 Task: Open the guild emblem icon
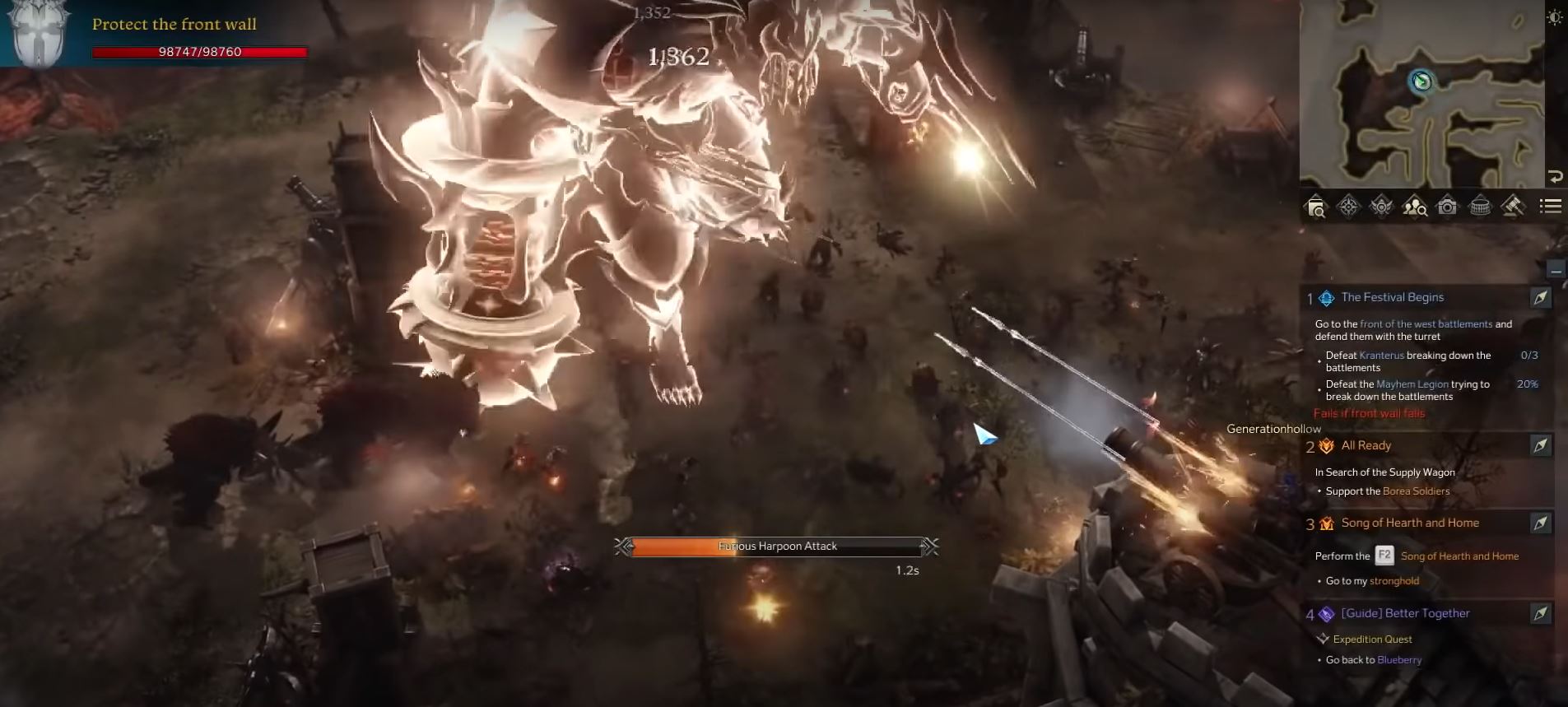(1380, 207)
